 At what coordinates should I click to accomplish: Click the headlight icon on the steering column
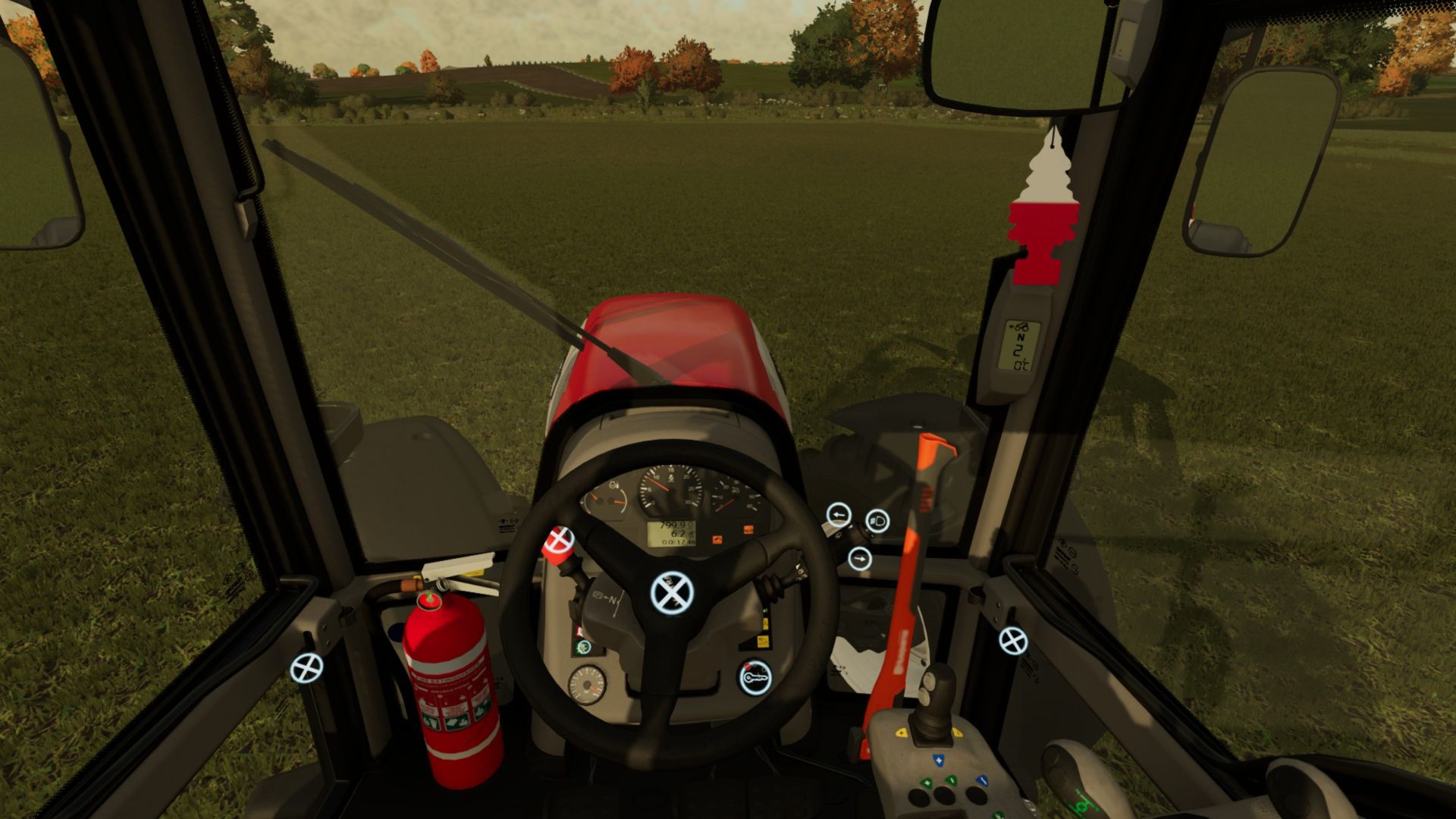click(878, 521)
